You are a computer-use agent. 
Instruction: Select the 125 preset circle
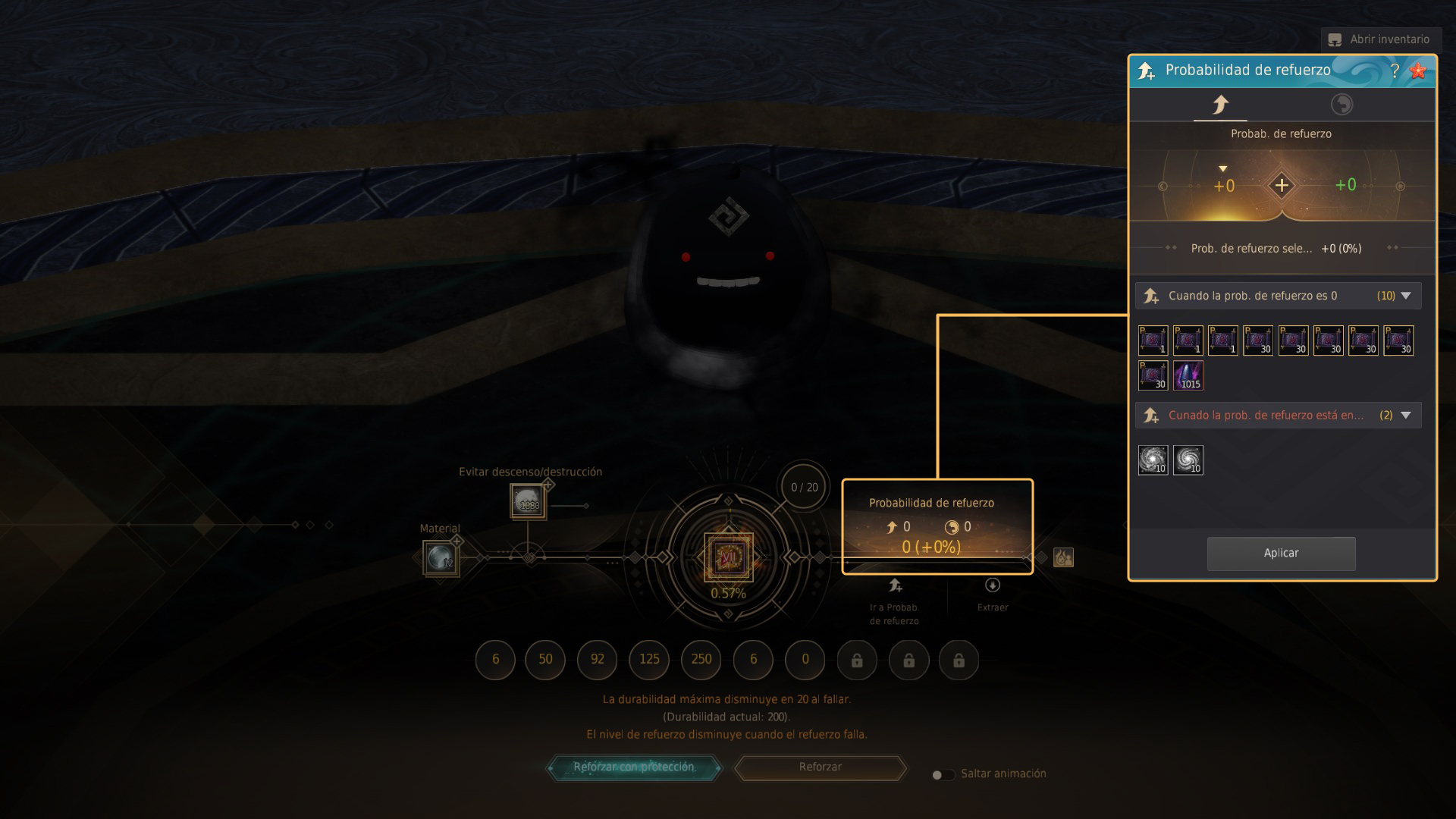click(649, 659)
